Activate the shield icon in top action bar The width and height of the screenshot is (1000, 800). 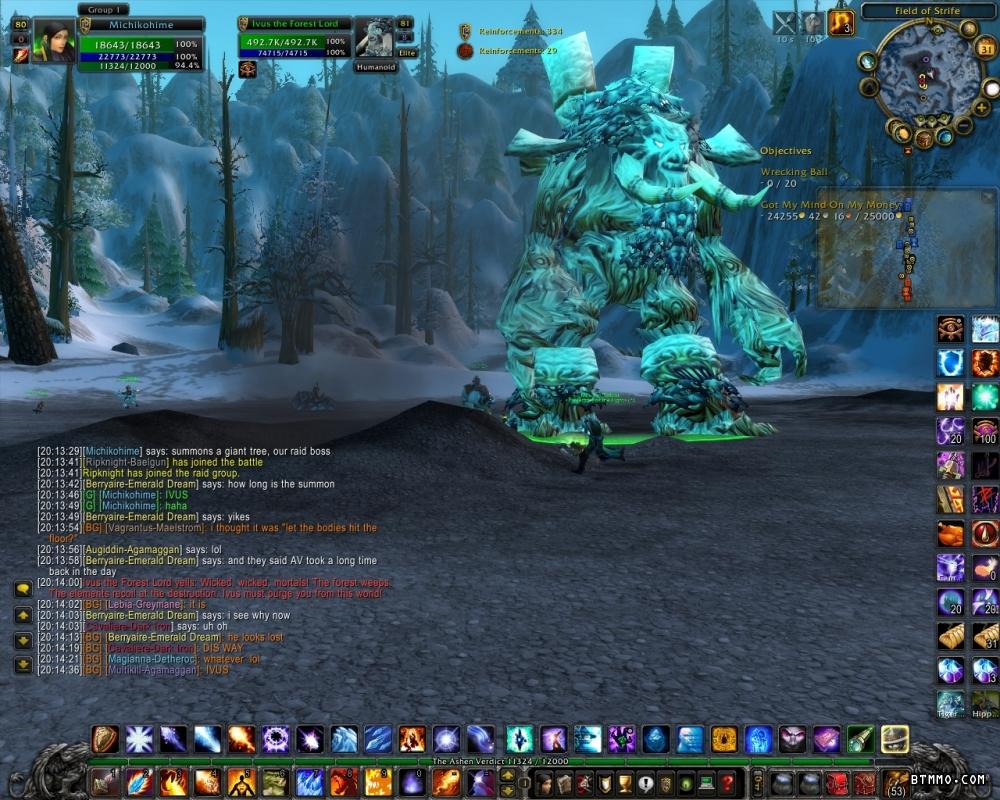point(105,739)
